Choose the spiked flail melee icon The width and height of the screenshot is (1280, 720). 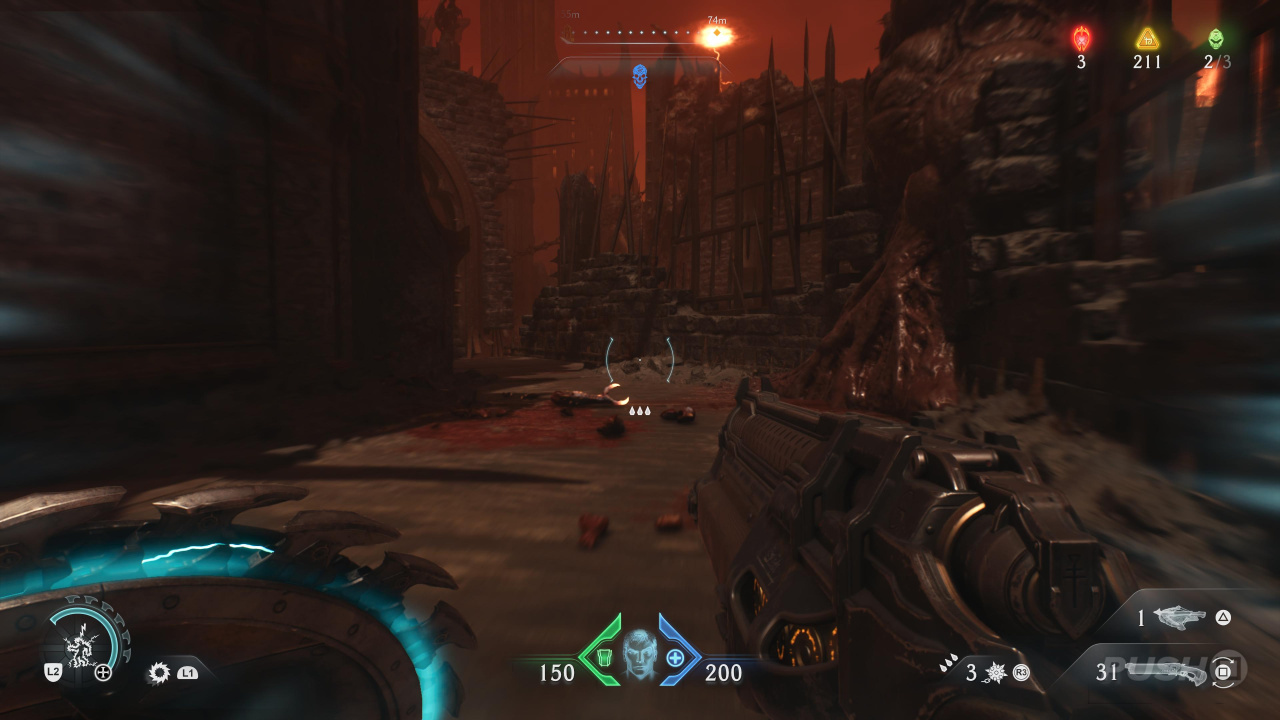tap(994, 673)
